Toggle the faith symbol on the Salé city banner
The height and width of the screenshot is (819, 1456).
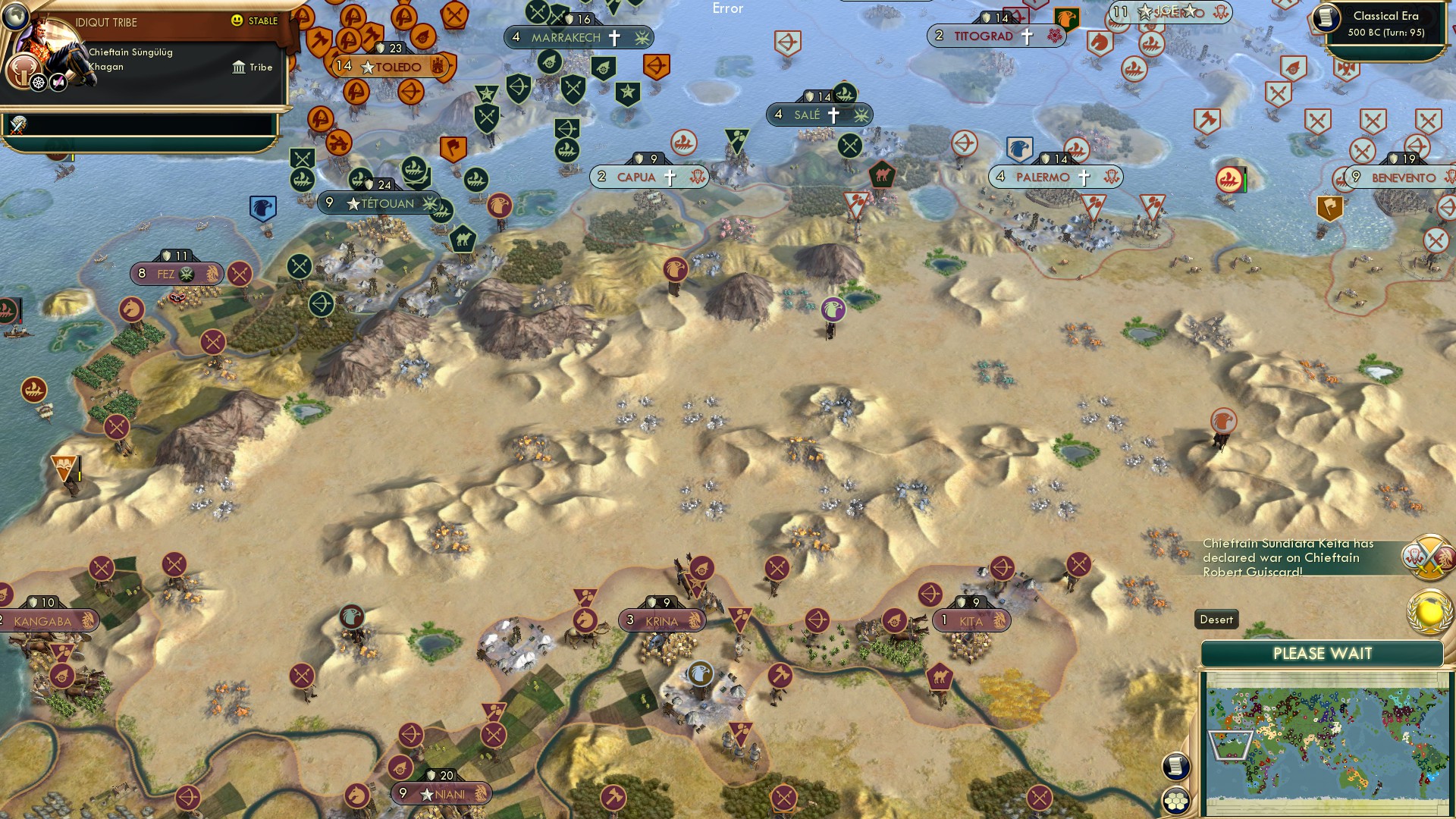[x=833, y=115]
